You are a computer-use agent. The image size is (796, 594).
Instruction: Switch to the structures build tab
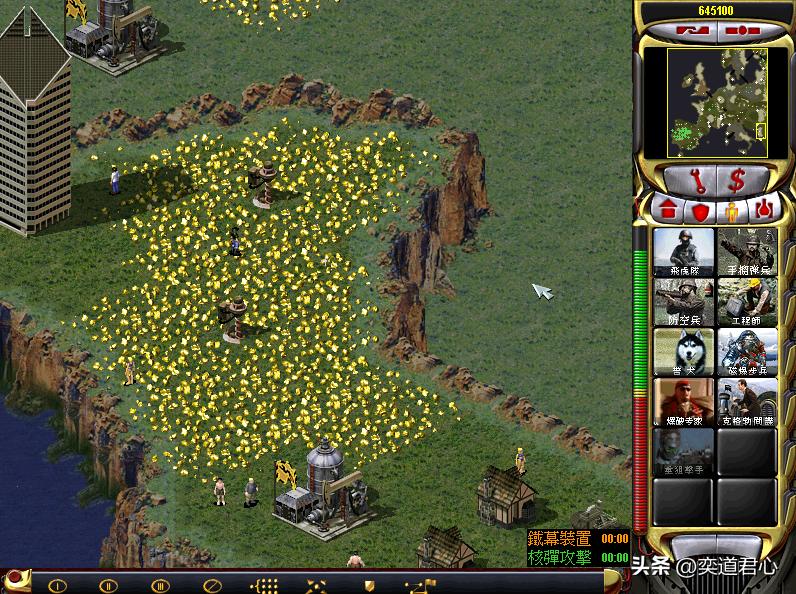(x=665, y=211)
